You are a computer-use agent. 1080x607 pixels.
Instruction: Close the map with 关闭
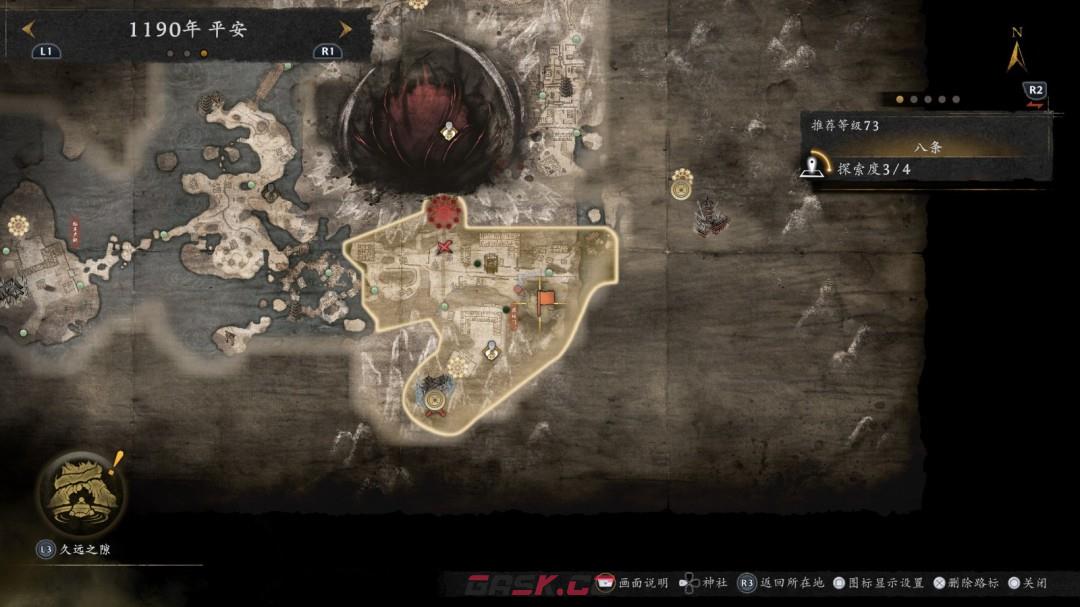[x=1027, y=583]
